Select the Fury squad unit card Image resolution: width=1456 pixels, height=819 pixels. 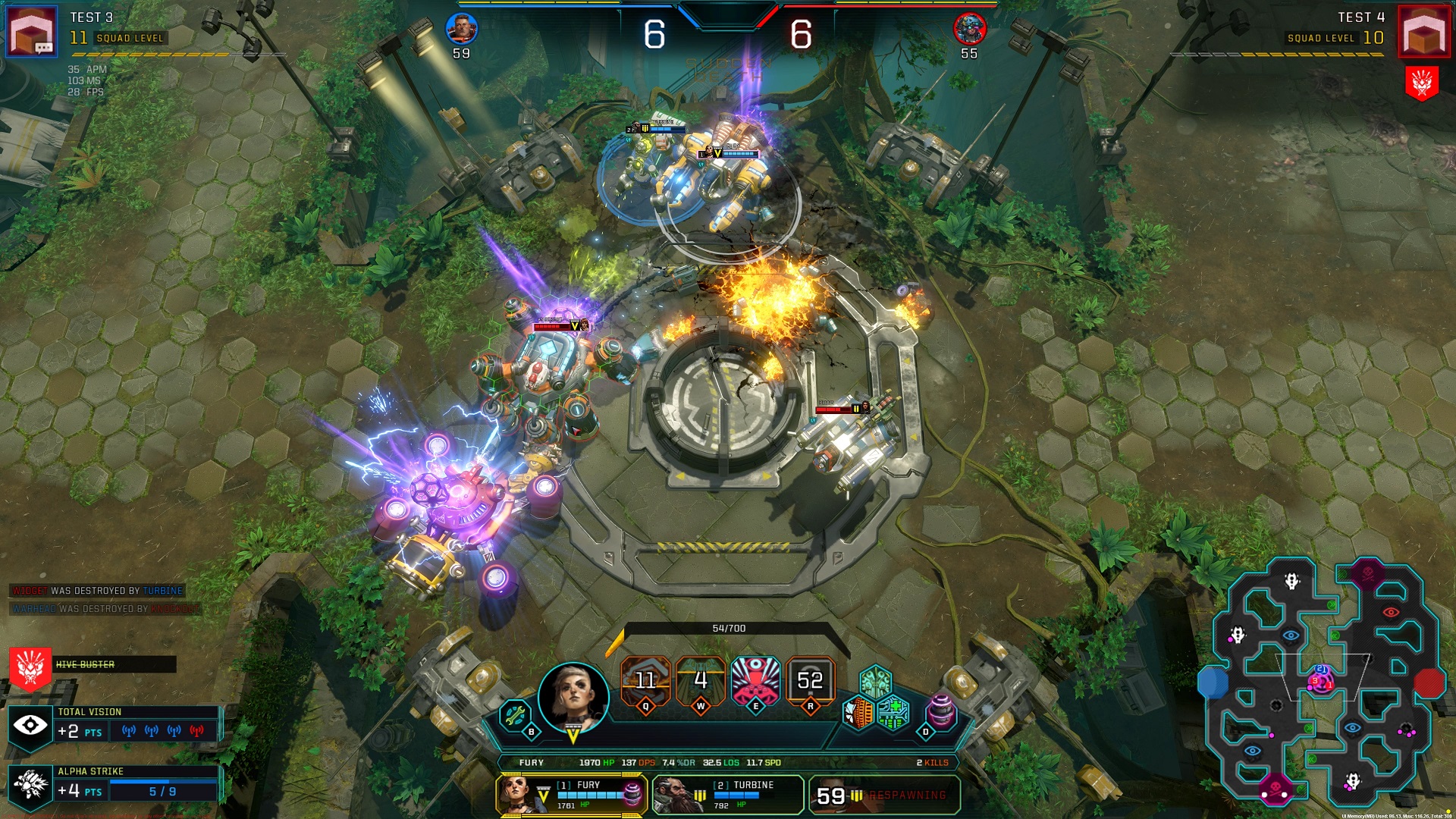[573, 795]
